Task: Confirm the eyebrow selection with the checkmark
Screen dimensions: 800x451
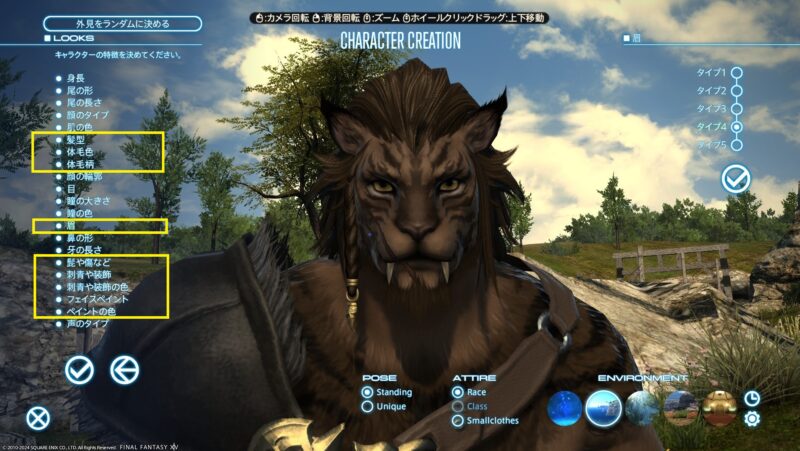Action: [x=736, y=179]
